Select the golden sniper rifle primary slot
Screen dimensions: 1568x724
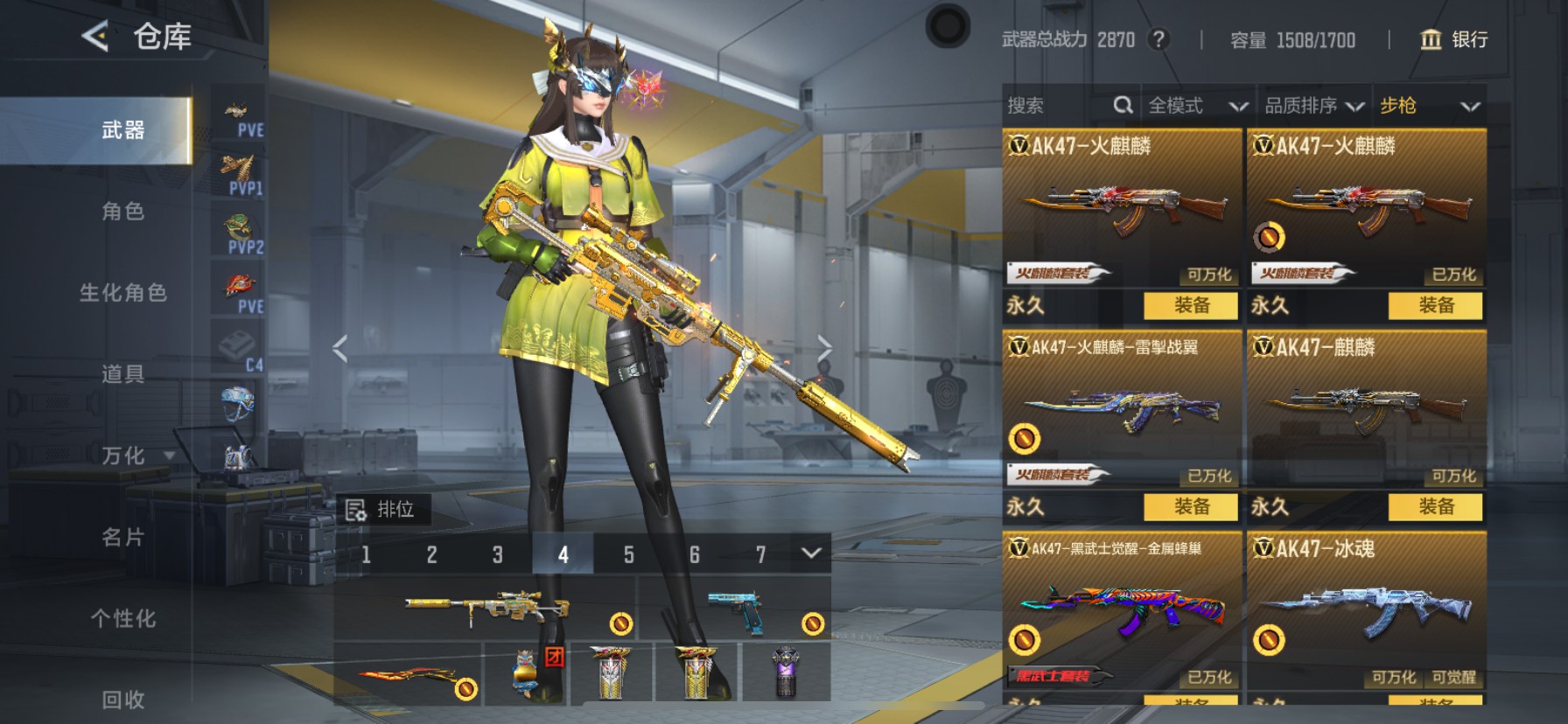[486, 609]
